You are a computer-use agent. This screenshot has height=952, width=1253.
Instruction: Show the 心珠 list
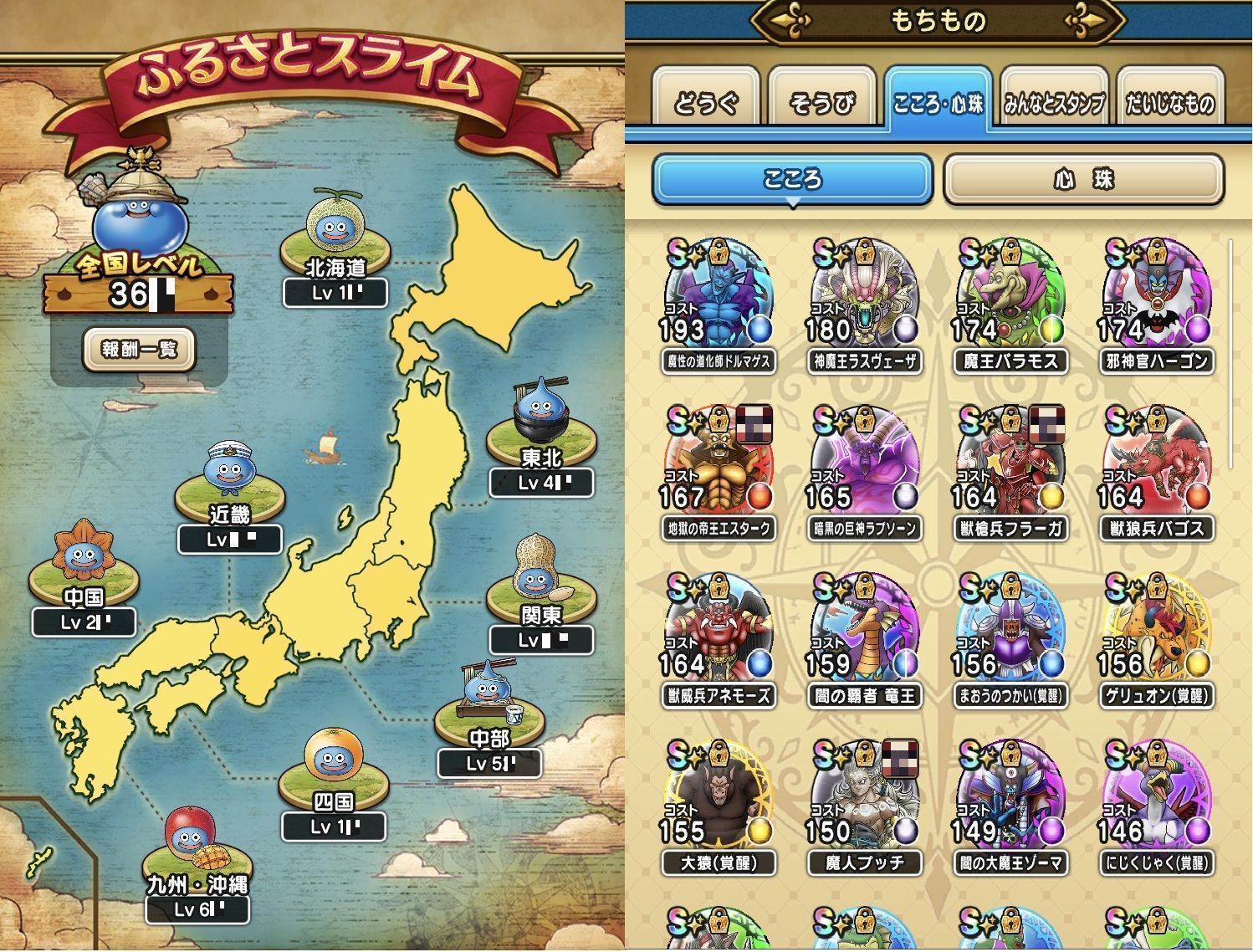click(1083, 180)
